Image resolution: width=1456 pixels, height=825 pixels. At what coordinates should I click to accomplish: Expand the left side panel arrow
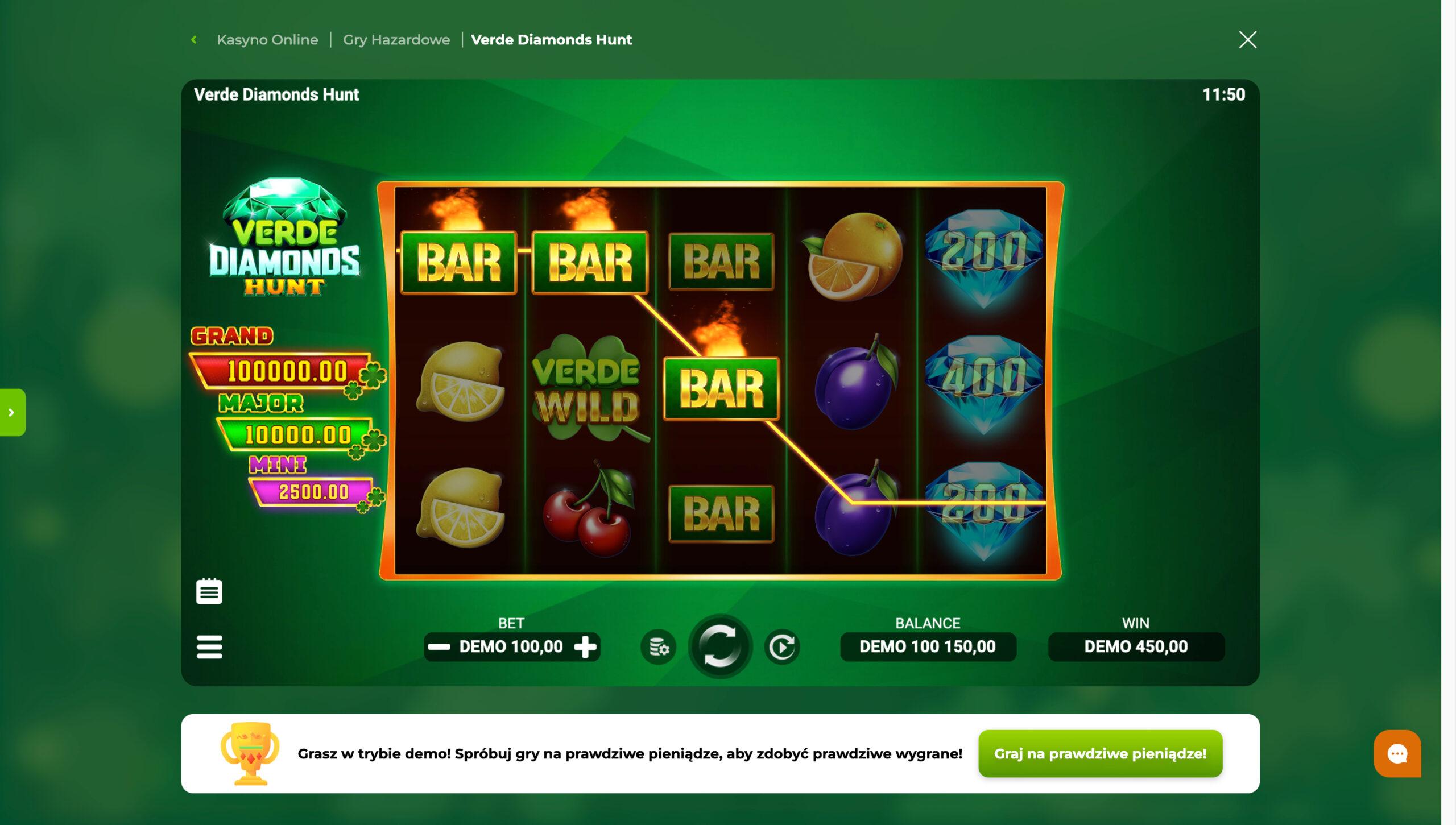11,413
